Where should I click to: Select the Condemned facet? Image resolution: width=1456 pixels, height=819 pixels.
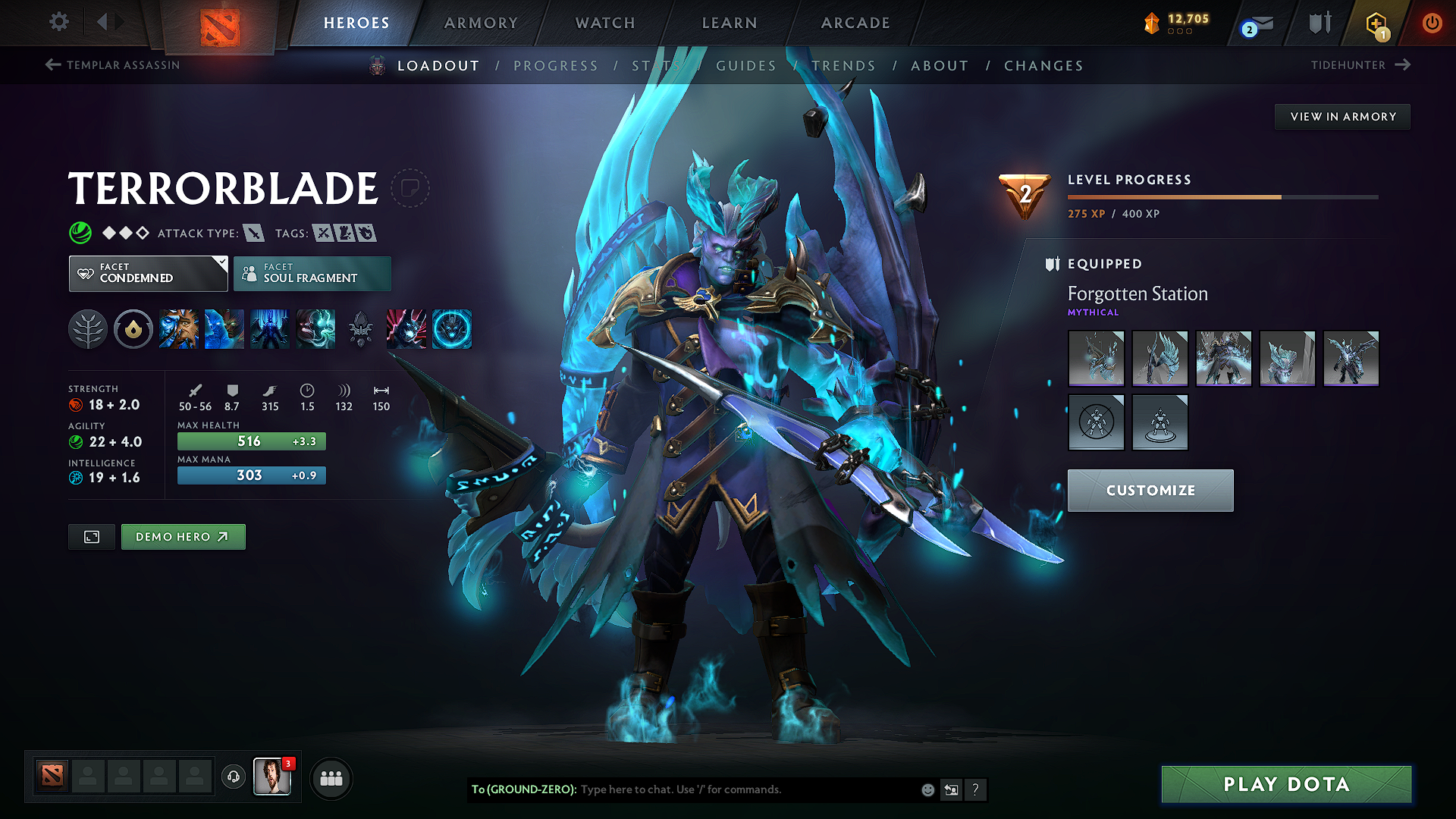click(x=148, y=273)
